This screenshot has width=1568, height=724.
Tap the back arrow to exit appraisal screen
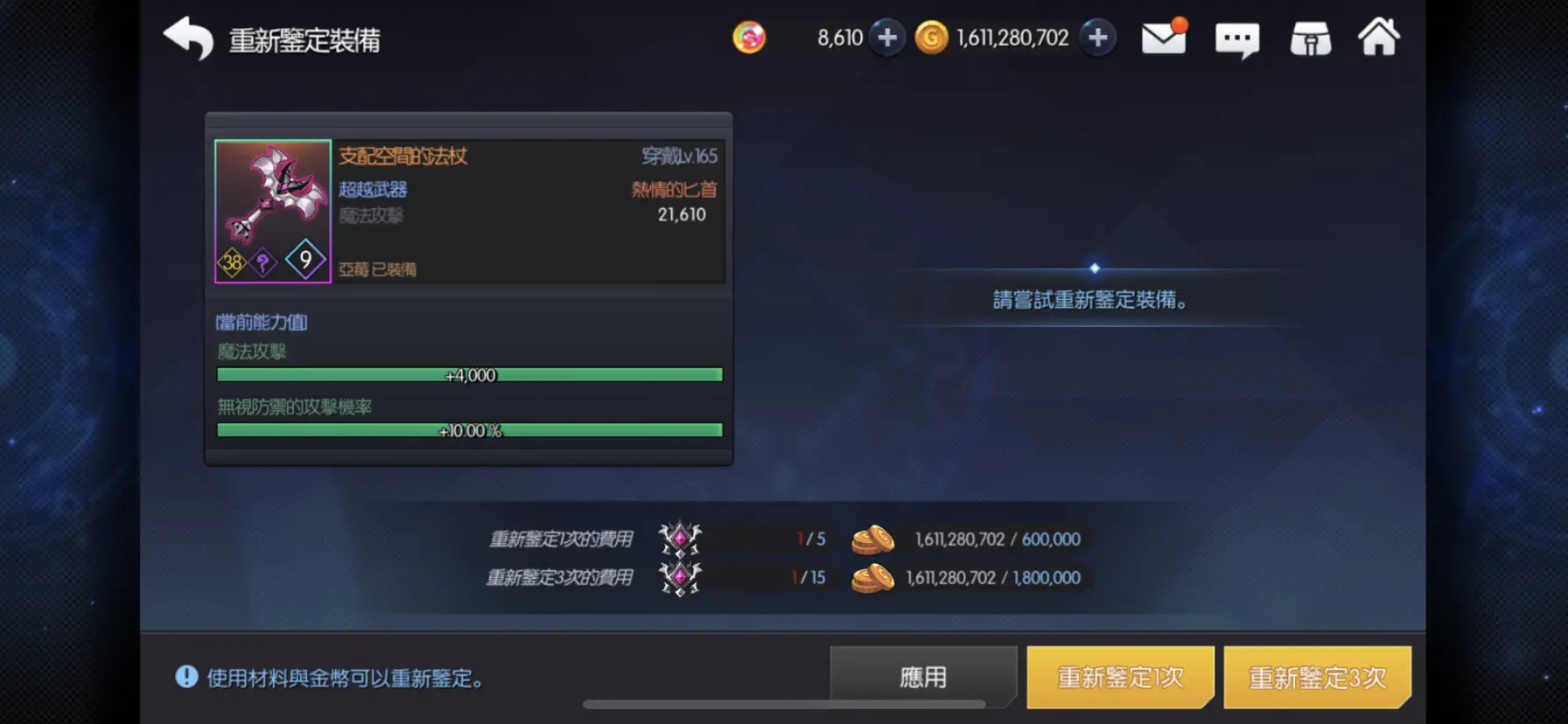point(189,38)
